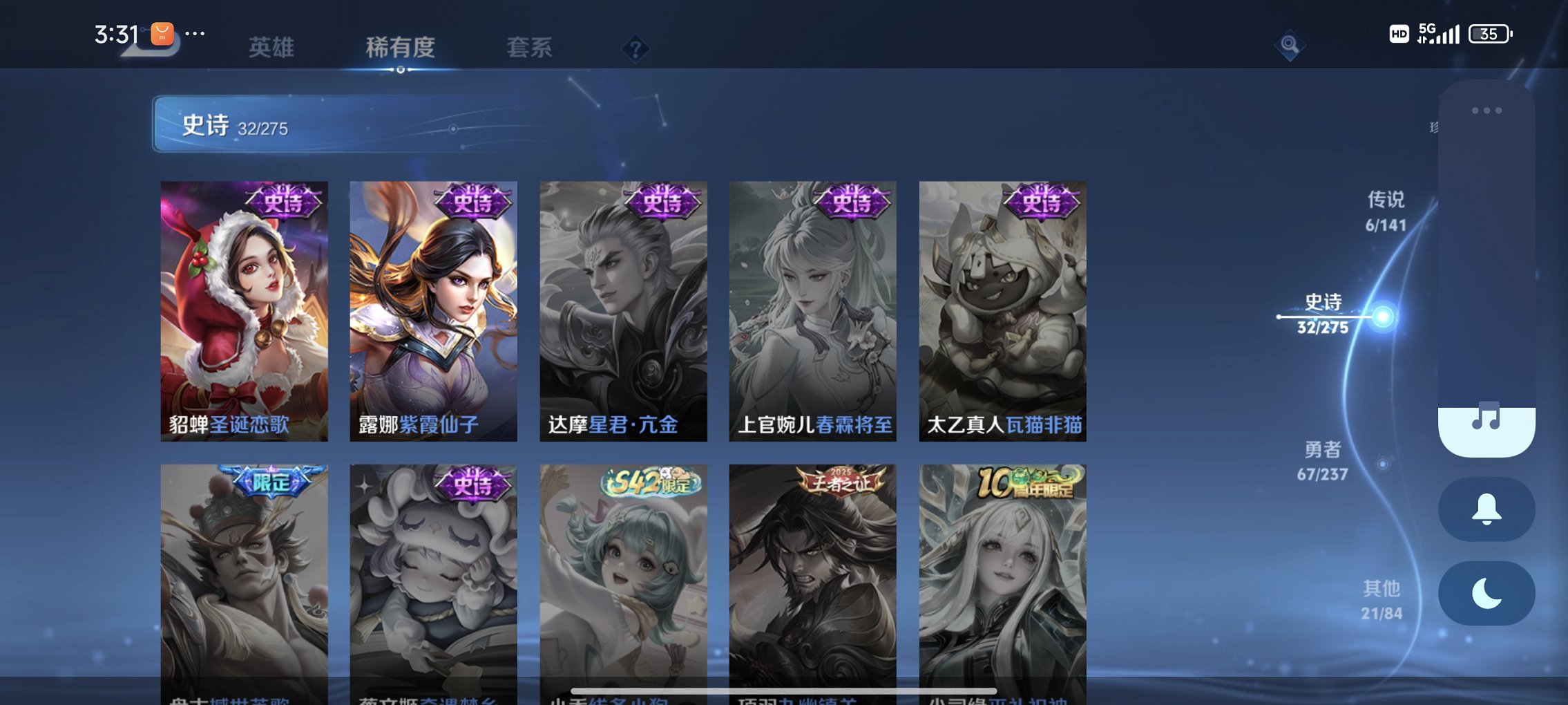Switch to the 英雄 tab
This screenshot has width=1568, height=705.
coord(271,47)
